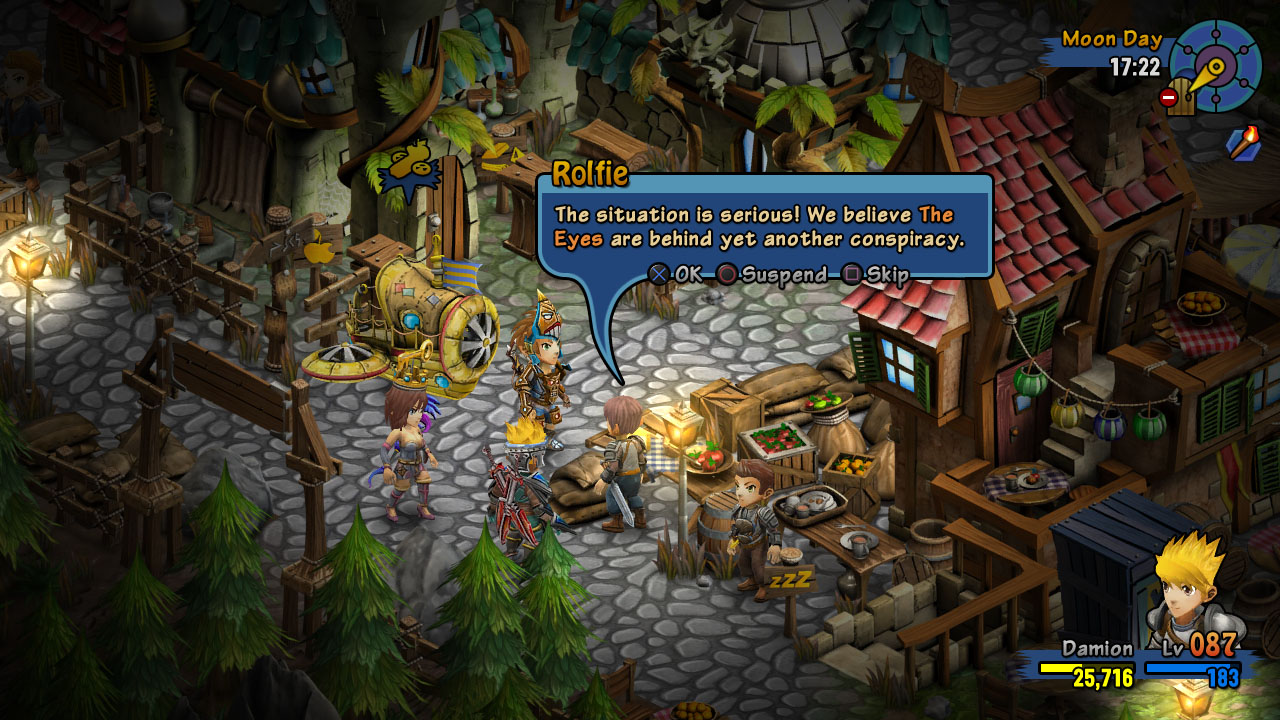1280x720 pixels.
Task: Click the day-cycle clock dial
Action: (x=1216, y=66)
